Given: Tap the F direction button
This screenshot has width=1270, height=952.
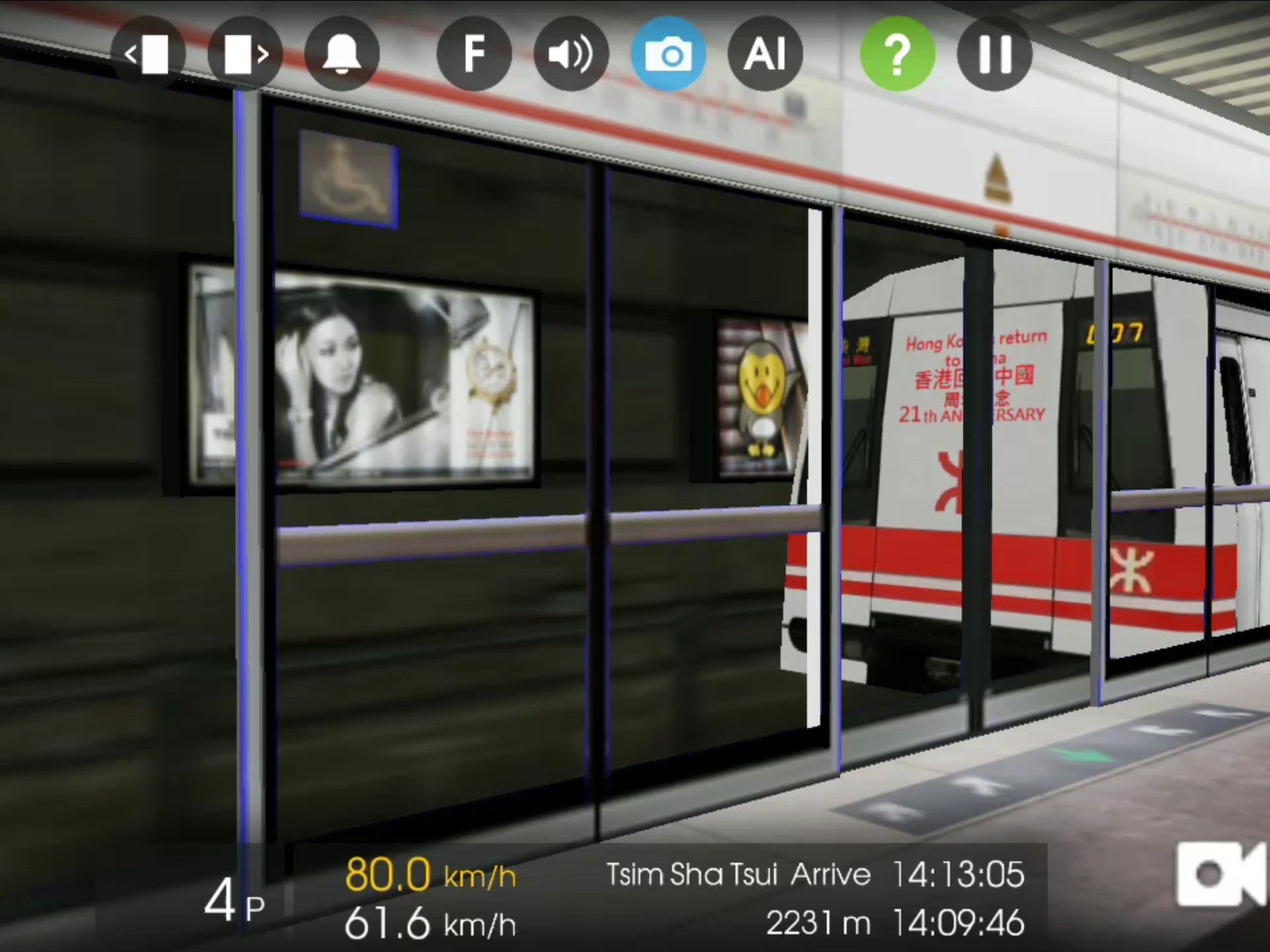Looking at the screenshot, I should click(x=474, y=54).
